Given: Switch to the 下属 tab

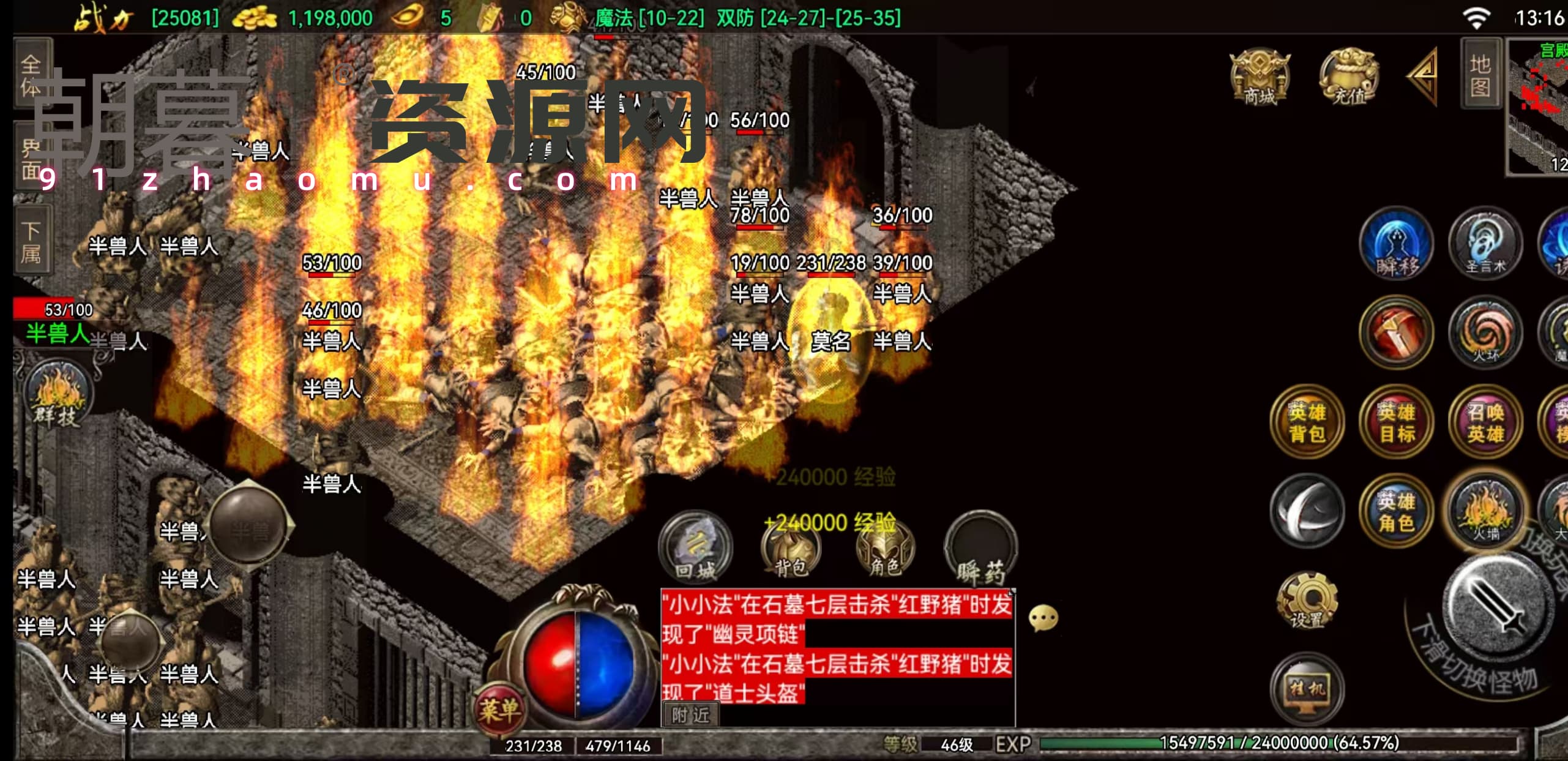Looking at the screenshot, I should click(32, 243).
